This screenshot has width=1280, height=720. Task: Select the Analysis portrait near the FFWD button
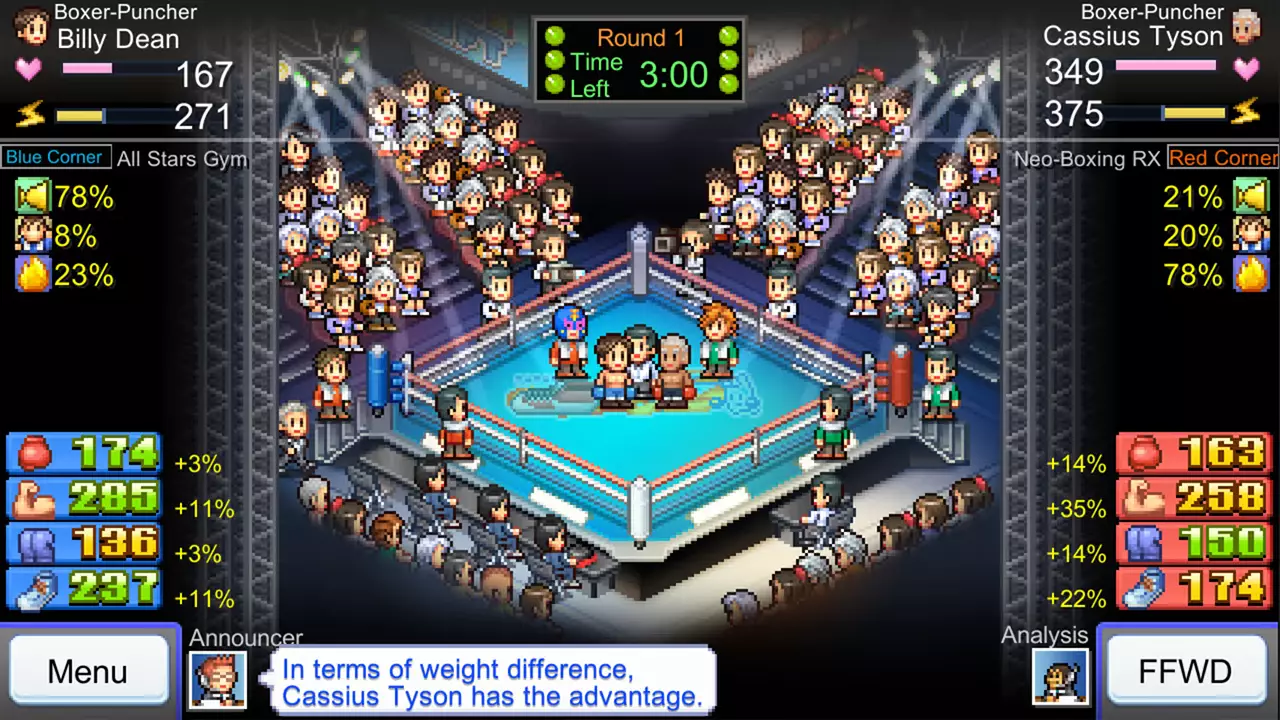[1061, 677]
